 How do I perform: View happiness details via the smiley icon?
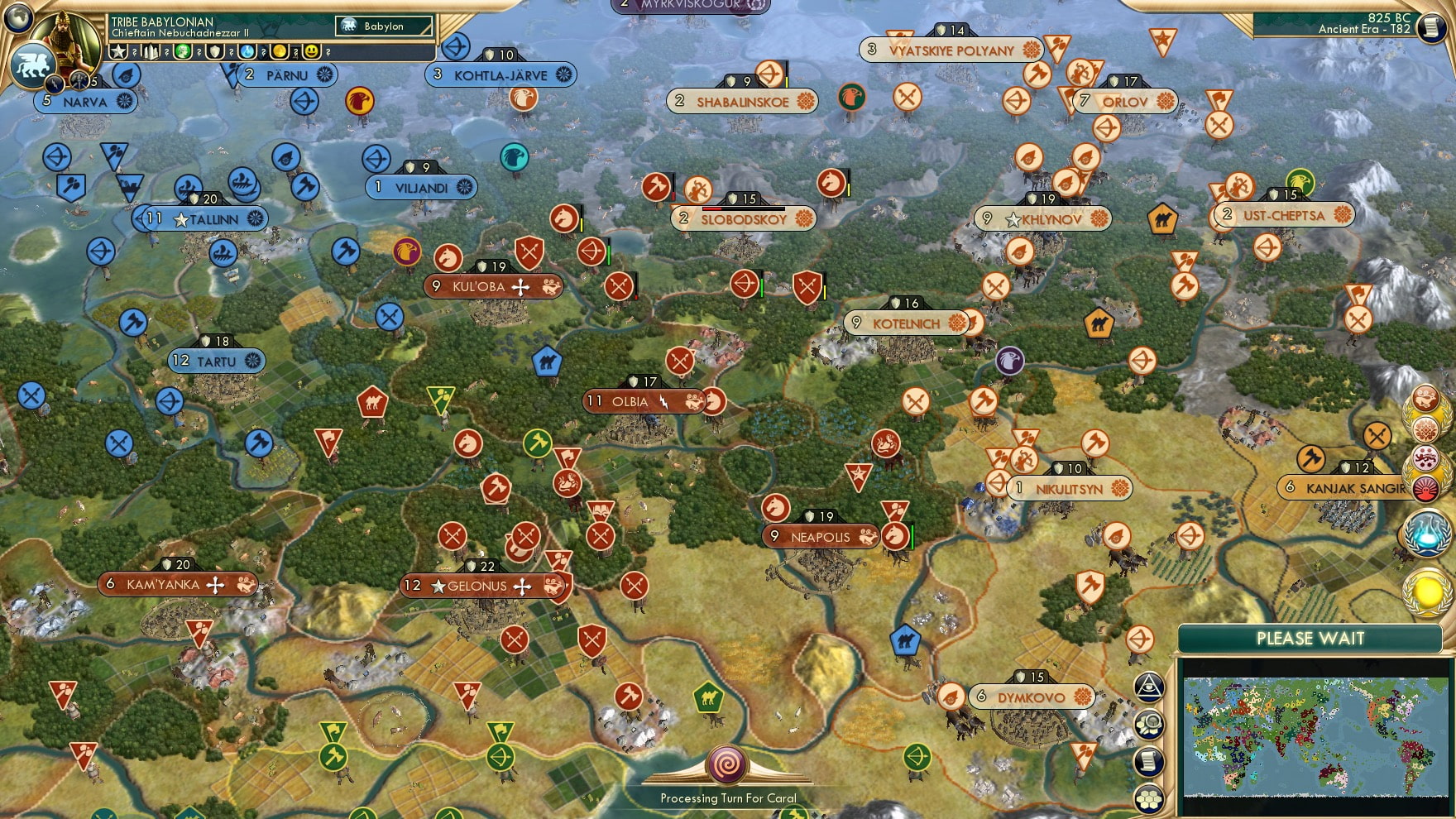(310, 52)
